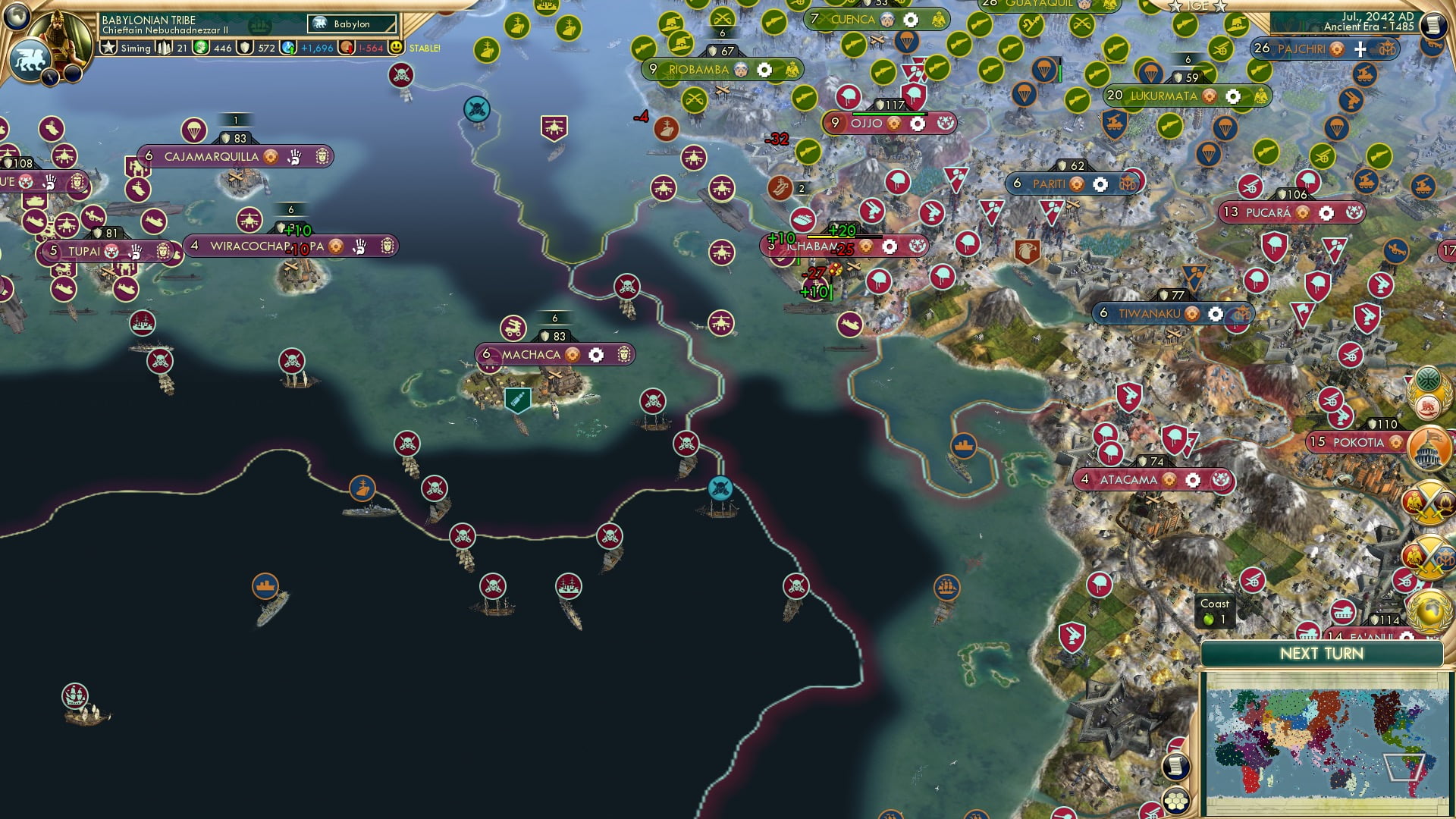Click the shield icon showing 572
The width and height of the screenshot is (1456, 819).
coord(244,48)
